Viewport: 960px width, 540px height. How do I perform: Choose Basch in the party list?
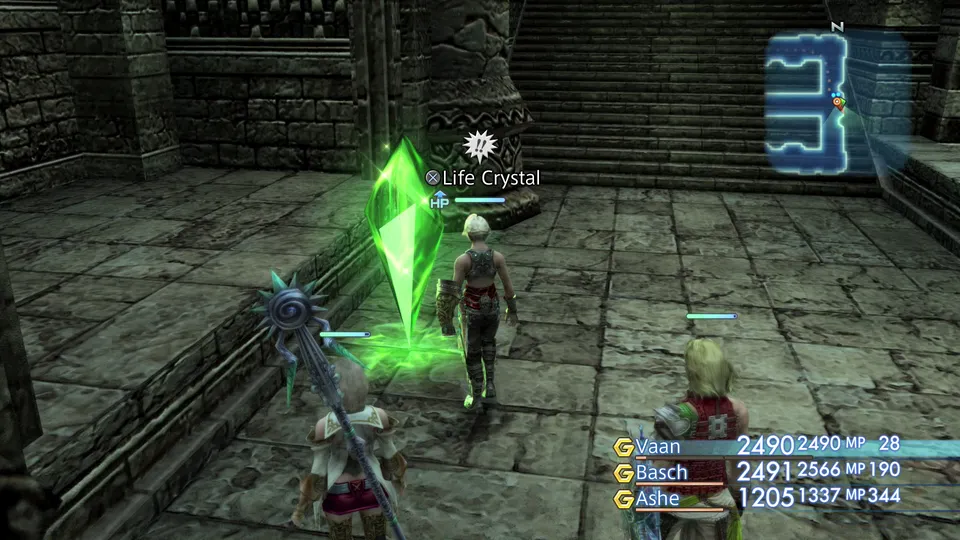[661, 472]
